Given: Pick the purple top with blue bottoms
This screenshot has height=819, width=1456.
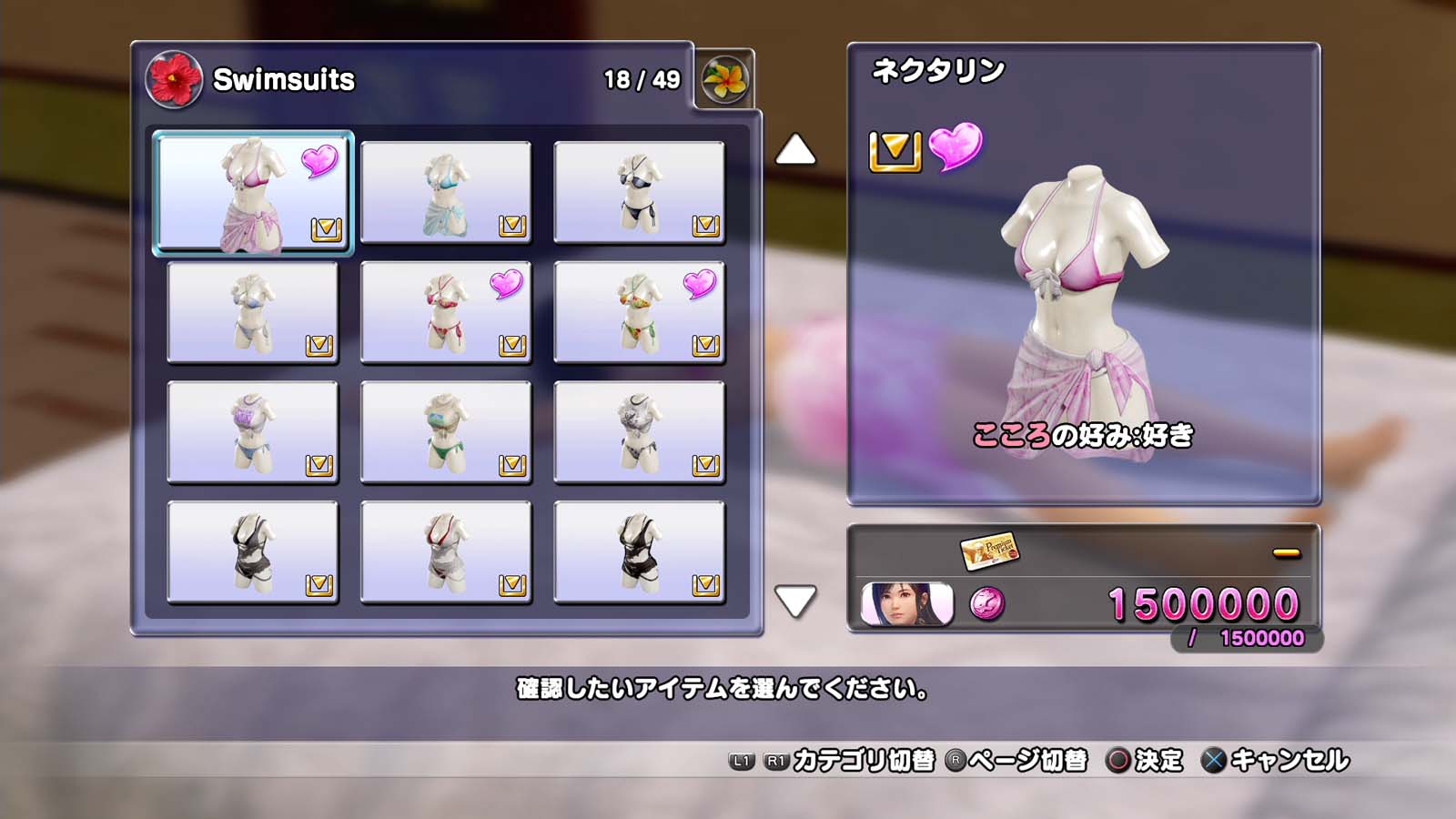Looking at the screenshot, I should tap(253, 433).
